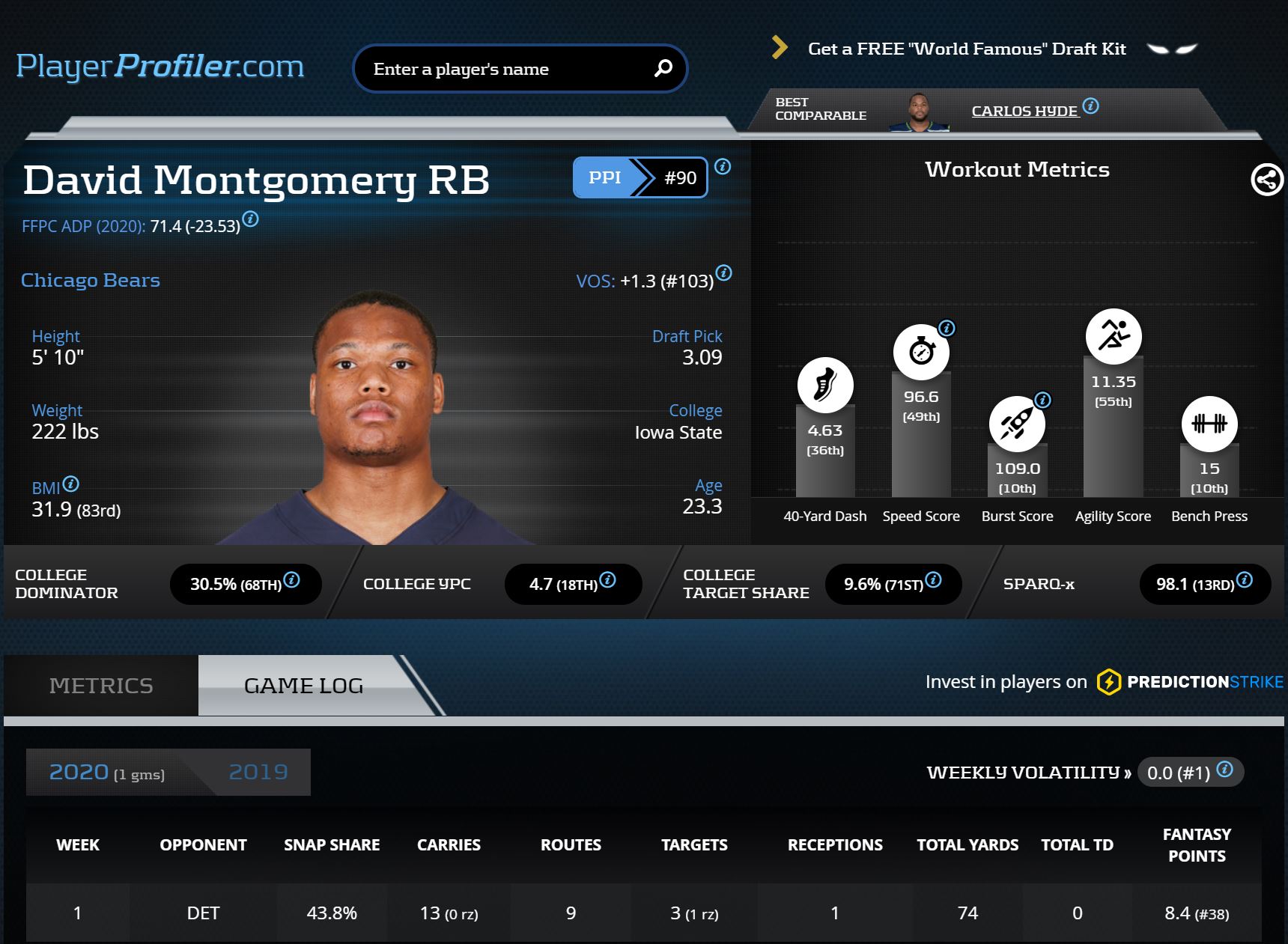1288x944 pixels.
Task: Show info for the VOS rating
Action: pyautogui.click(x=723, y=272)
